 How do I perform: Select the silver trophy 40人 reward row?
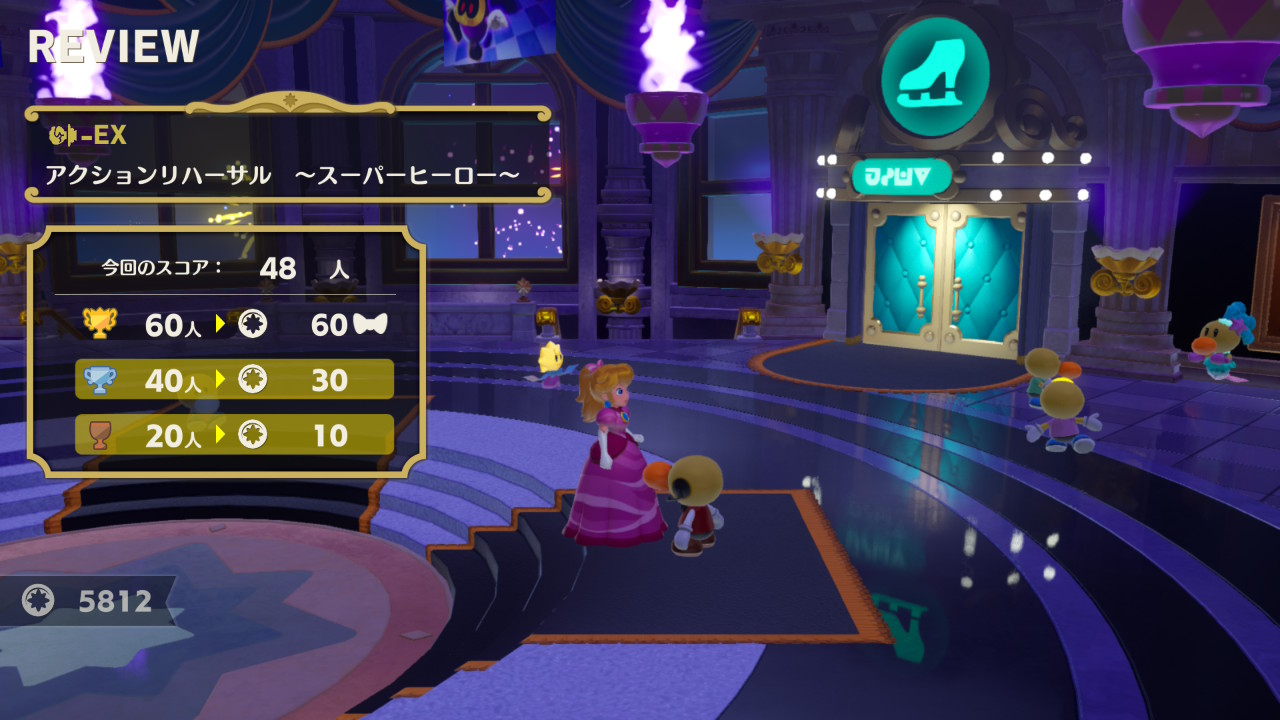point(235,379)
